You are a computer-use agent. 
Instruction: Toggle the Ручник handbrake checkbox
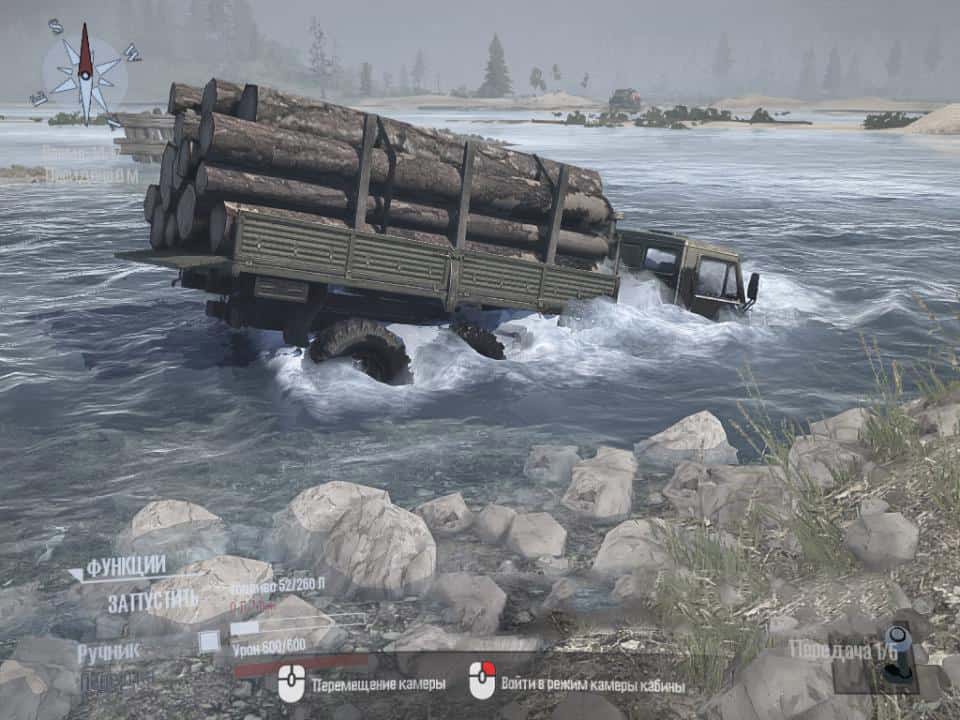coord(208,641)
